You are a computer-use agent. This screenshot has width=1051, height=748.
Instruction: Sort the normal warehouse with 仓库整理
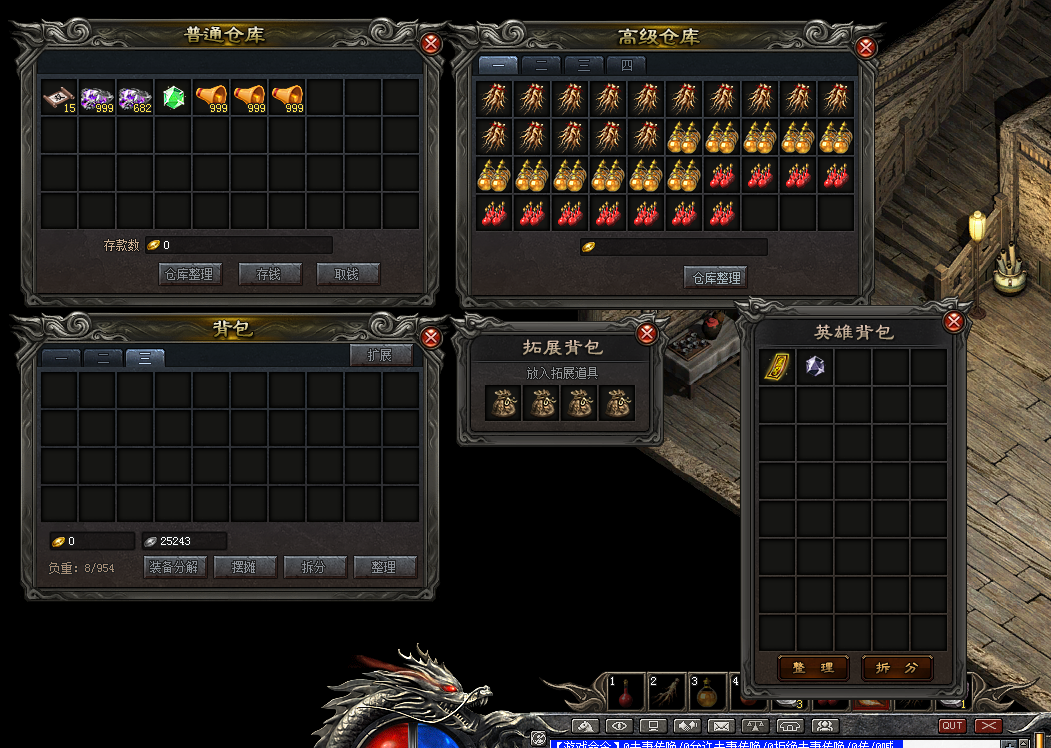190,274
